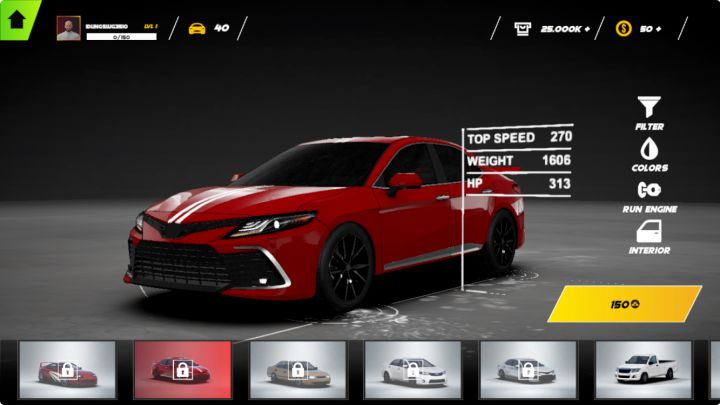Buy the car with the yellow 150 button
720x405 pixels.
point(625,304)
